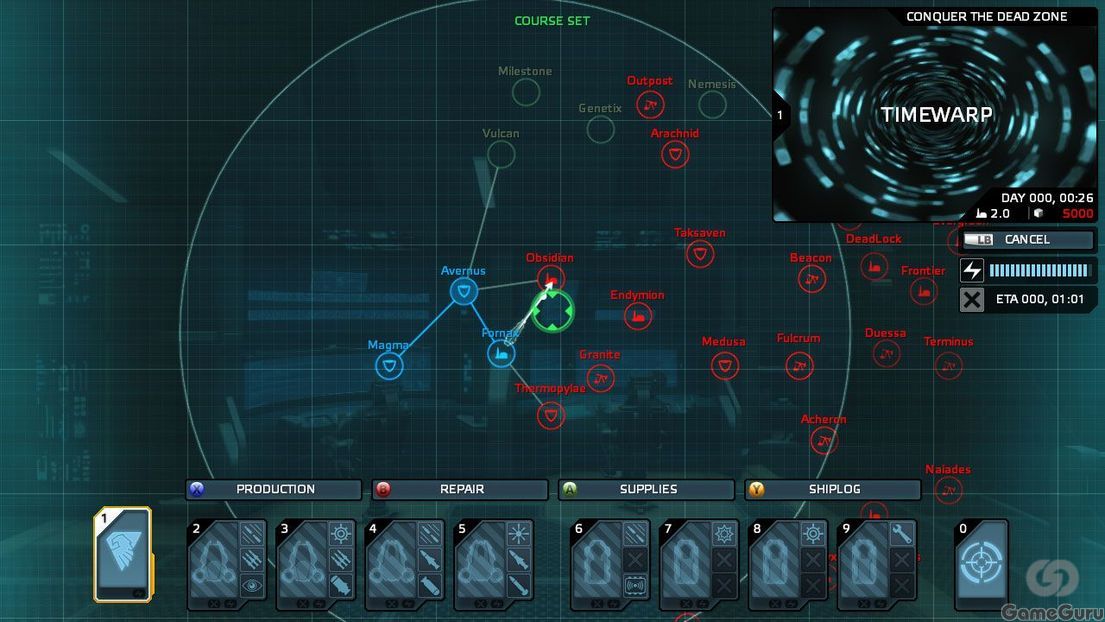Select the Fornax system node
Viewport: 1105px width, 622px height.
click(500, 353)
